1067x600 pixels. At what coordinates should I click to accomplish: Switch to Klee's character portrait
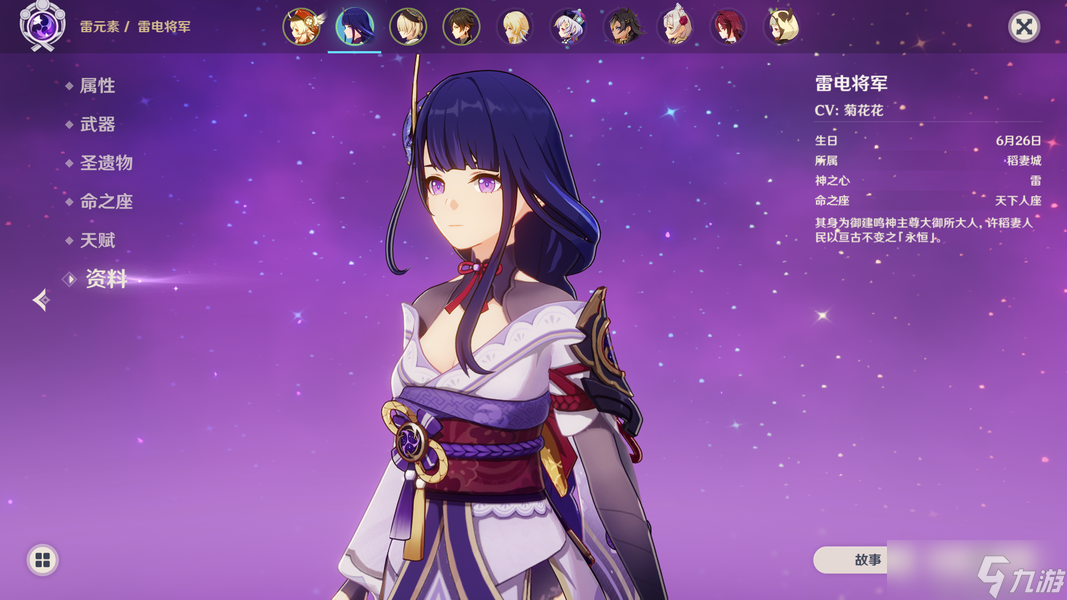click(x=301, y=27)
